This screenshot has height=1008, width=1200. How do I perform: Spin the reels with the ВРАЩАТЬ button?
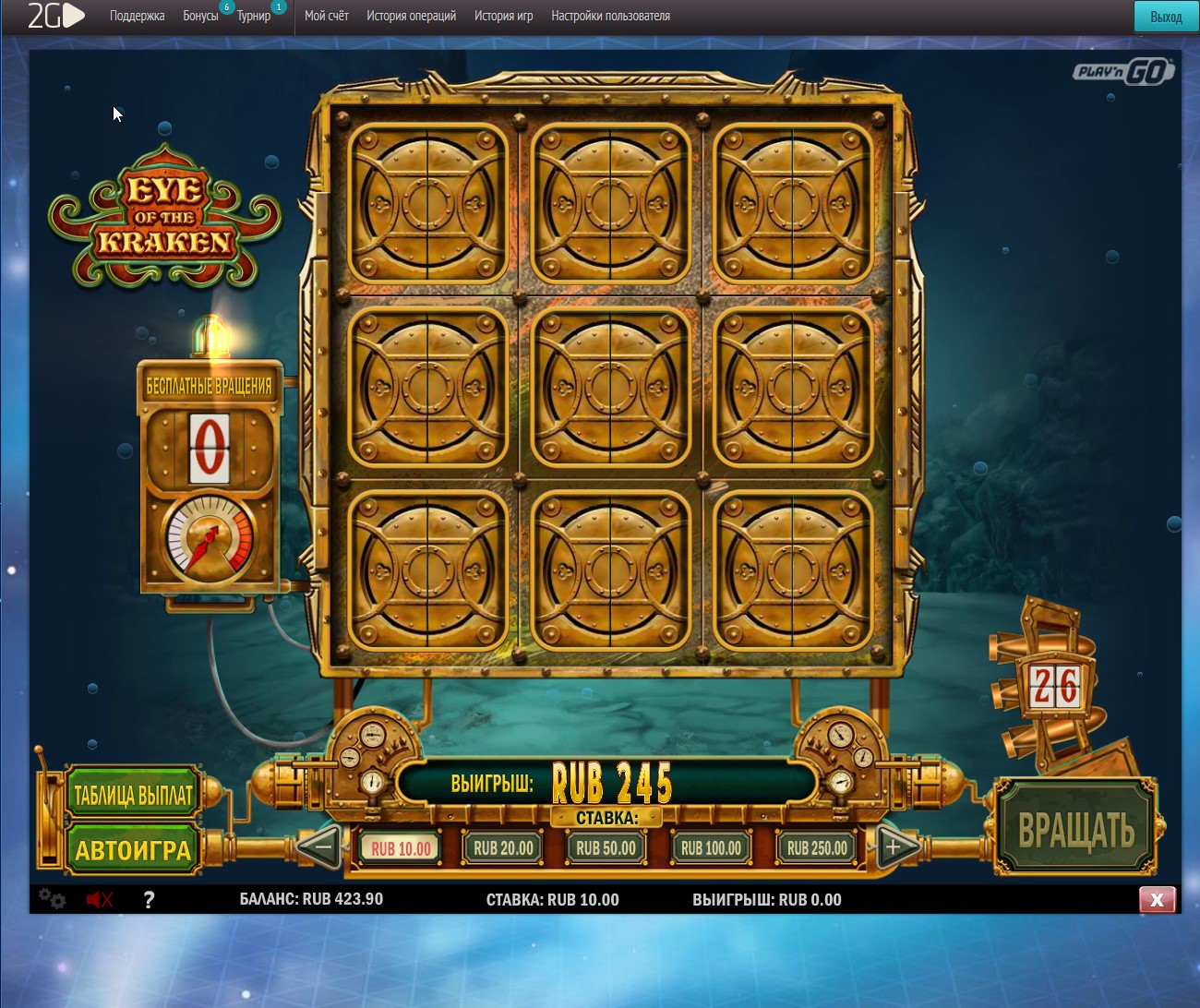(1076, 828)
